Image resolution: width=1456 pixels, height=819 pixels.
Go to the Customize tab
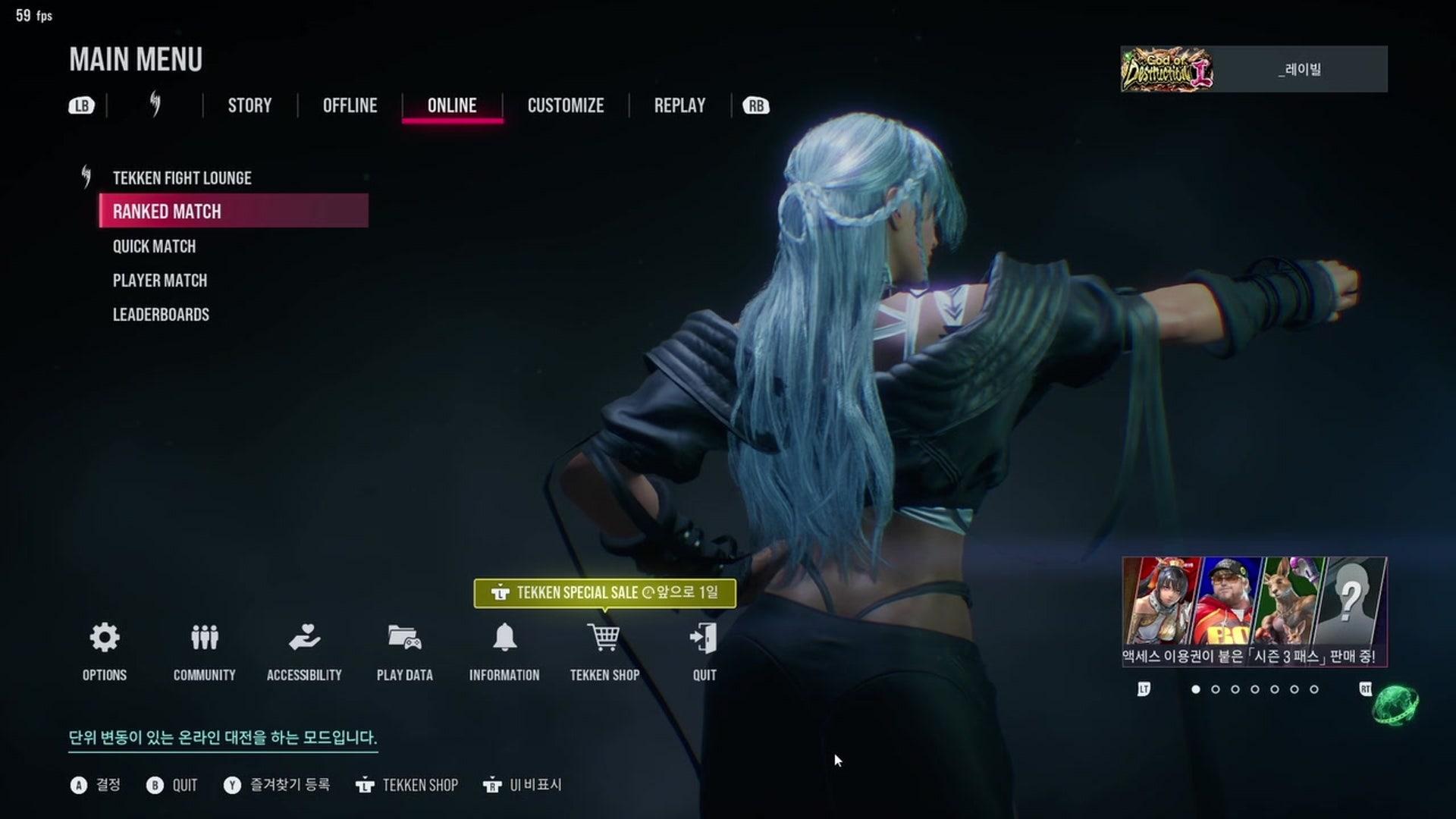566,105
